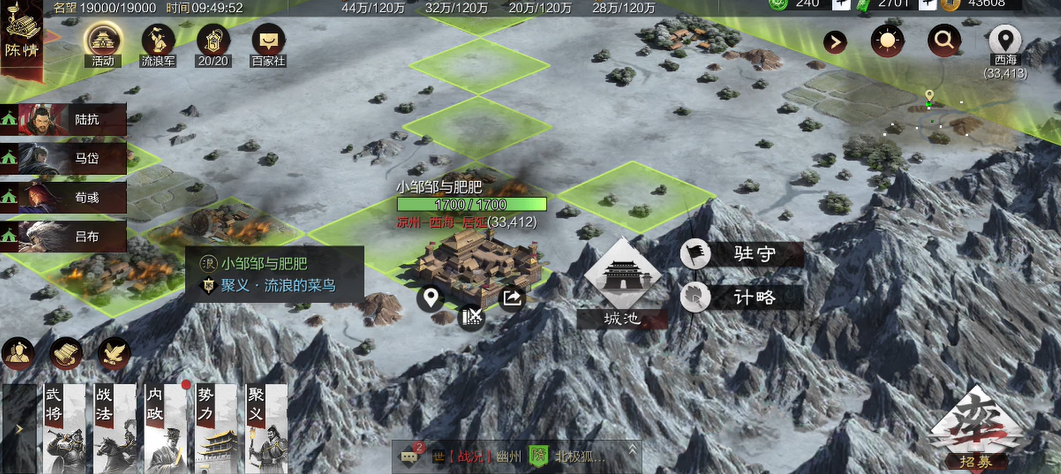The image size is (1061, 474).
Task: Open the 内政 internal affairs card
Action: (x=163, y=428)
